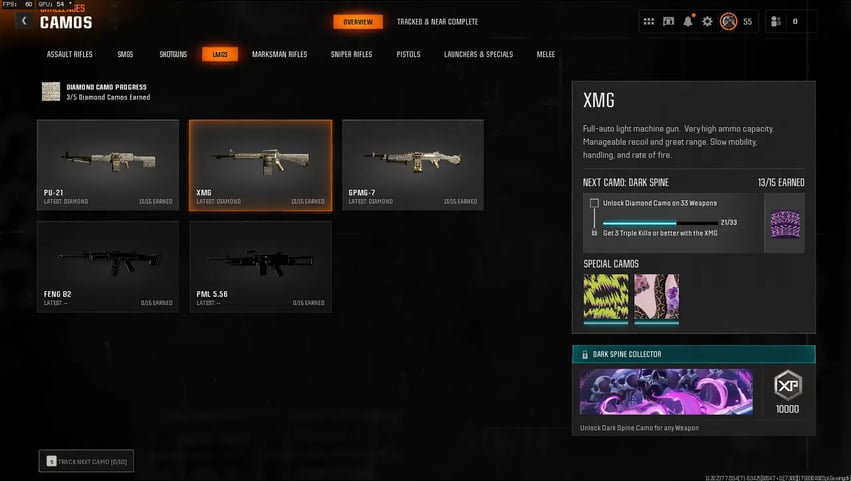This screenshot has width=851, height=481.
Task: Open Launchers & Specials category
Action: click(x=478, y=54)
